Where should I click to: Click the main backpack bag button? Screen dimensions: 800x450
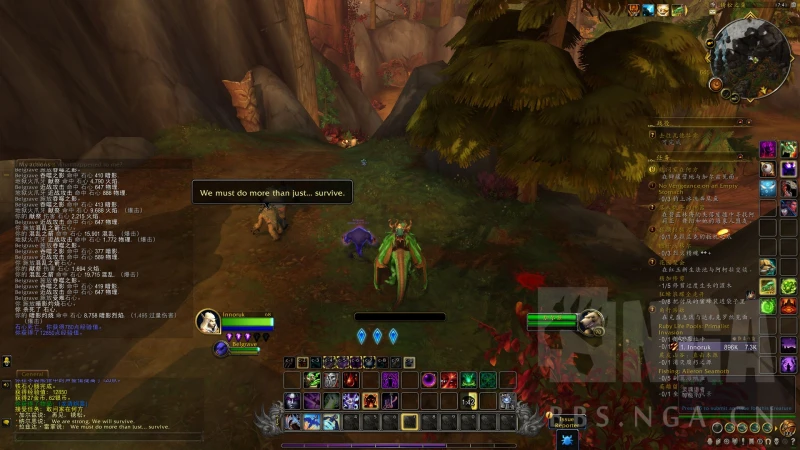click(x=789, y=428)
